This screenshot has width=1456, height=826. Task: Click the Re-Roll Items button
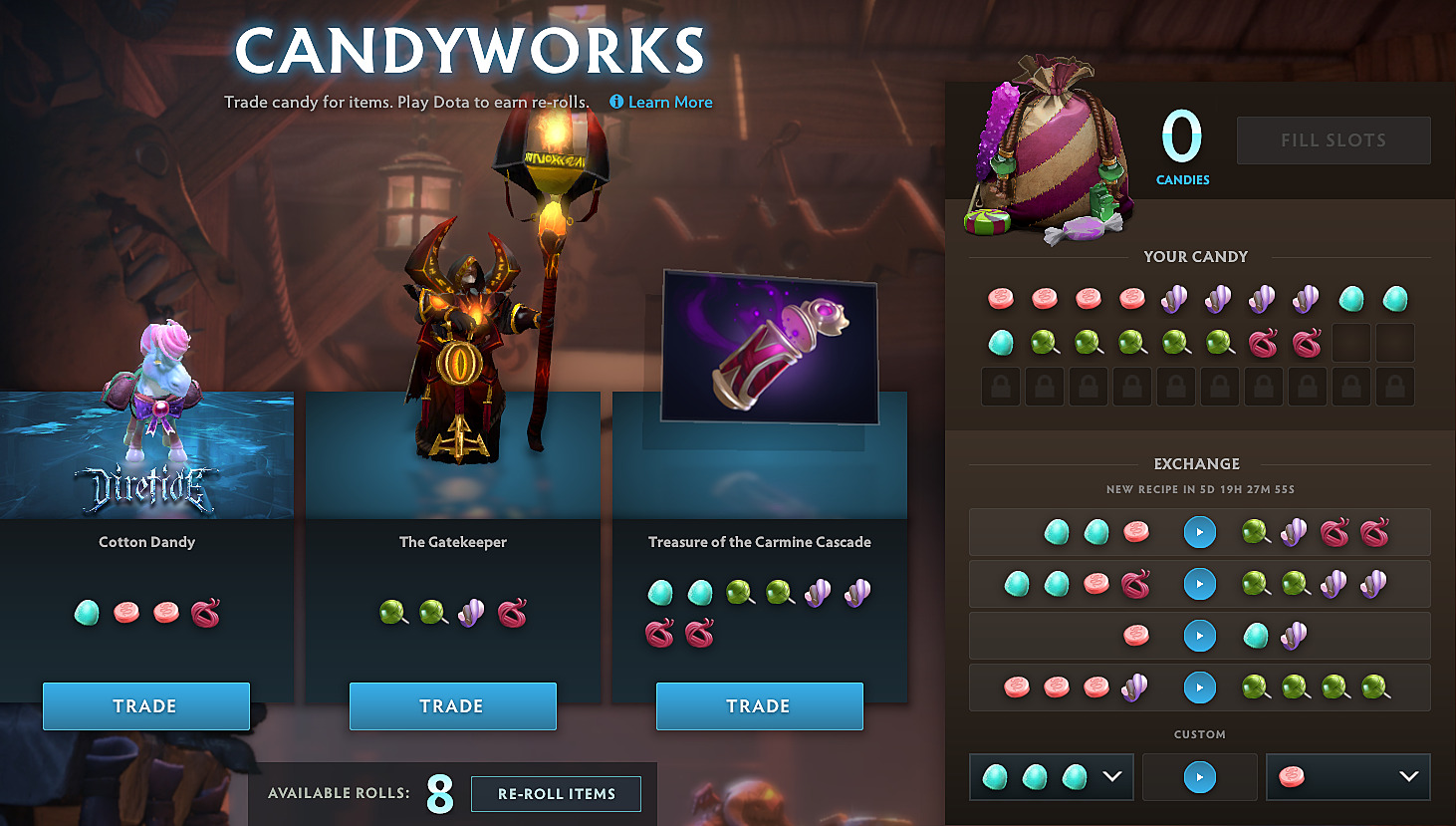[556, 793]
